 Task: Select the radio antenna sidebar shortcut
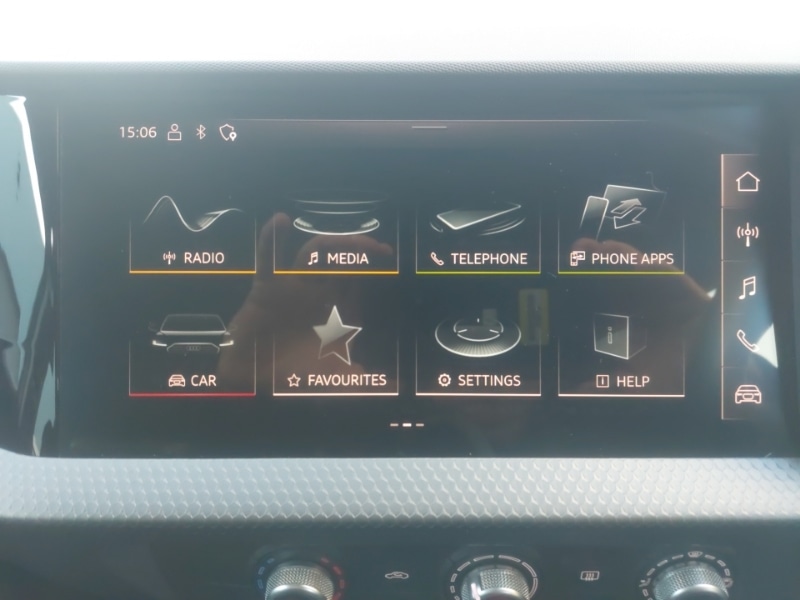[746, 234]
